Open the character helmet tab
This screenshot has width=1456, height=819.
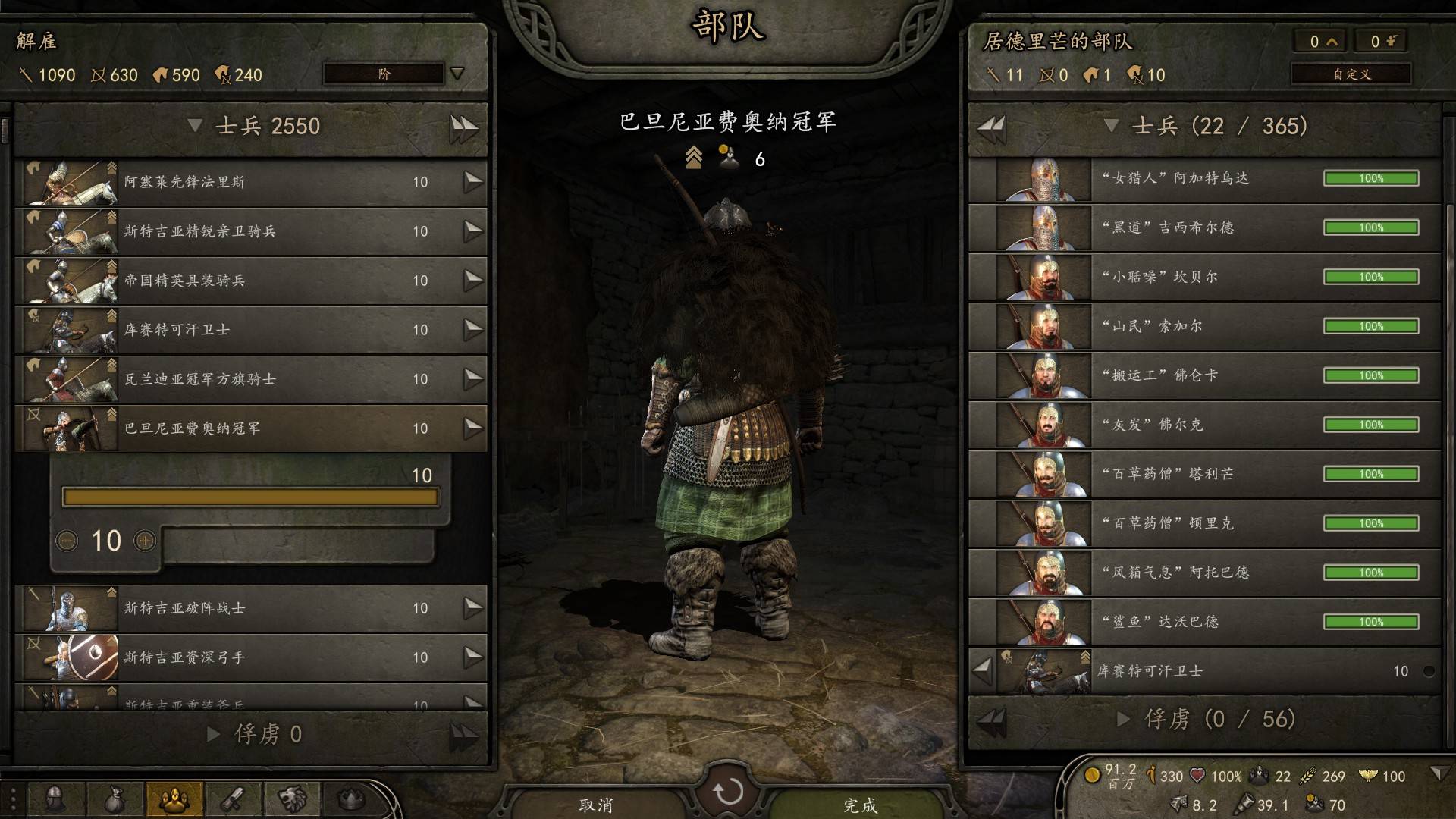pos(55,799)
